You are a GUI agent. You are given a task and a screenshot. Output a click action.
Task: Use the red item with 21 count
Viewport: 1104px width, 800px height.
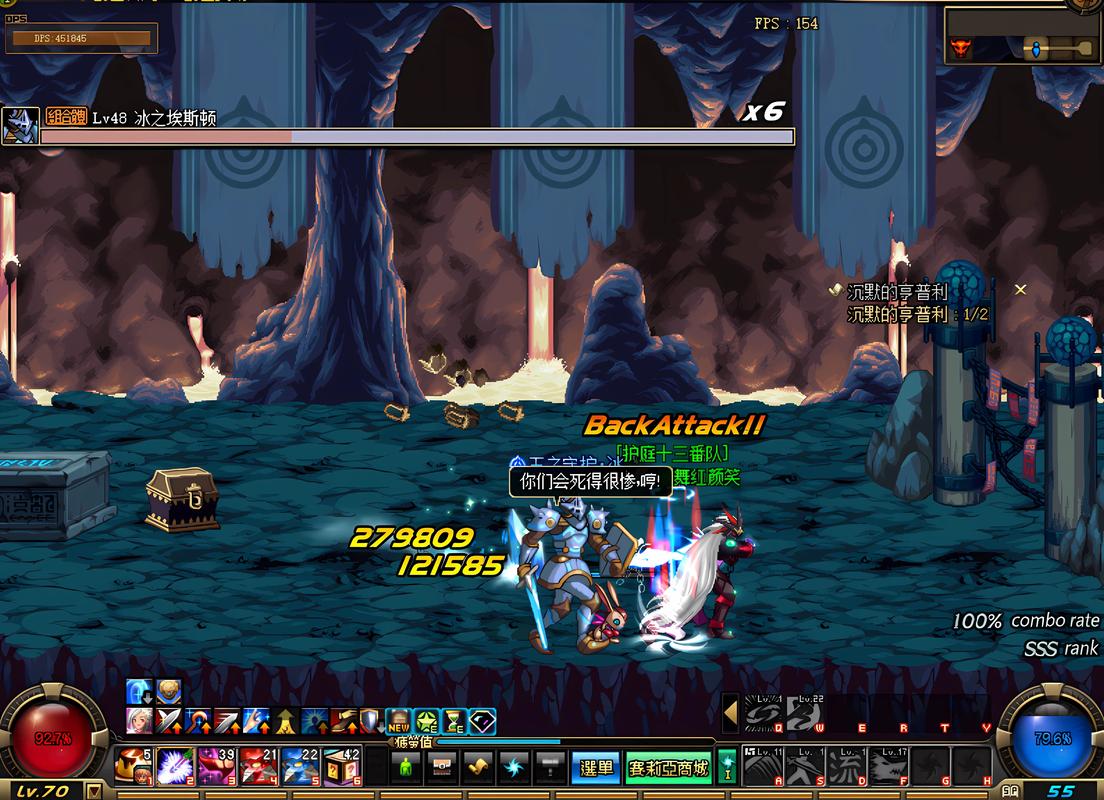pos(258,767)
